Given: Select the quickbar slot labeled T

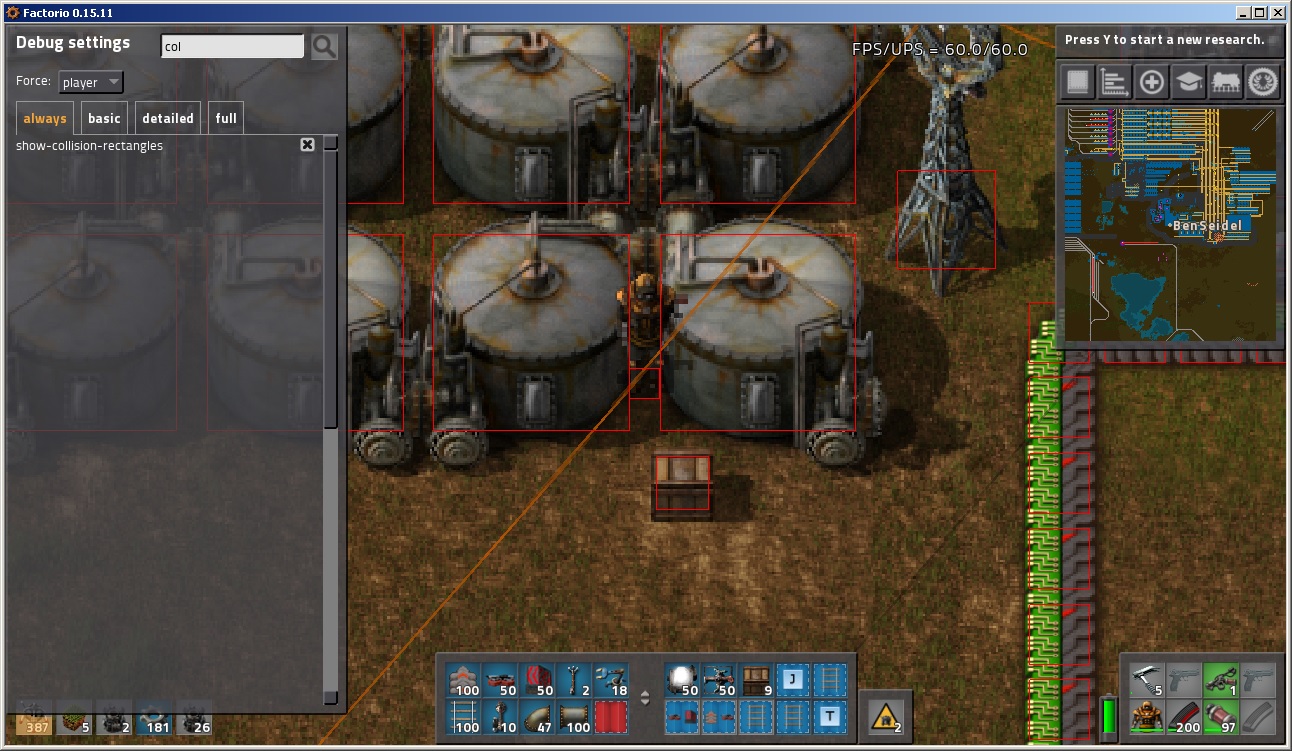Looking at the screenshot, I should tap(829, 716).
